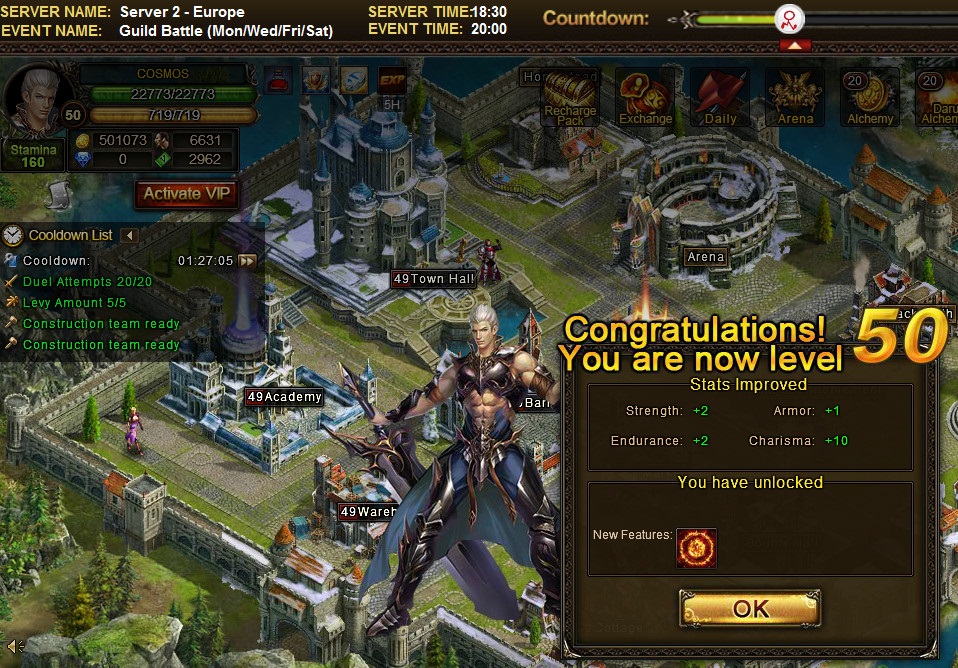Speed up the cooldown timer
This screenshot has width=958, height=668.
(246, 261)
